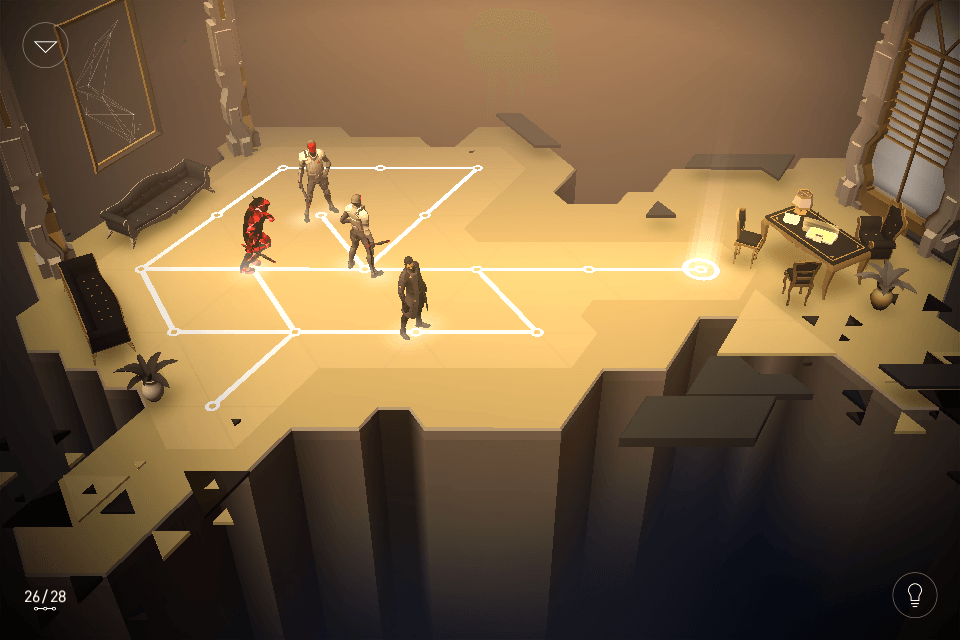Tap the lightbulb hint button
The height and width of the screenshot is (640, 960).
(914, 595)
